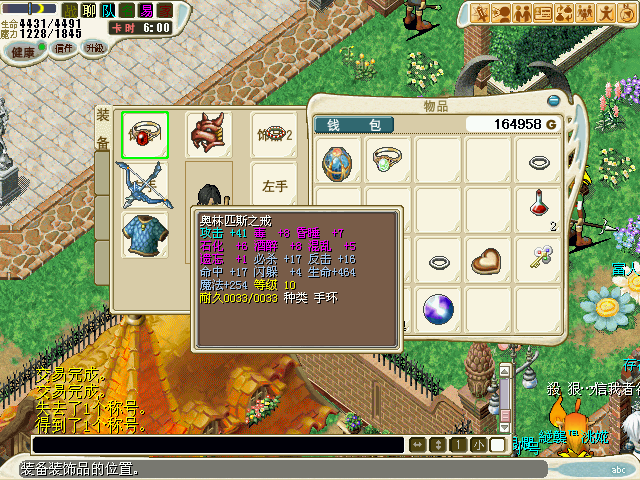Select the blue chainmail armor slot
The width and height of the screenshot is (640, 480).
145,233
